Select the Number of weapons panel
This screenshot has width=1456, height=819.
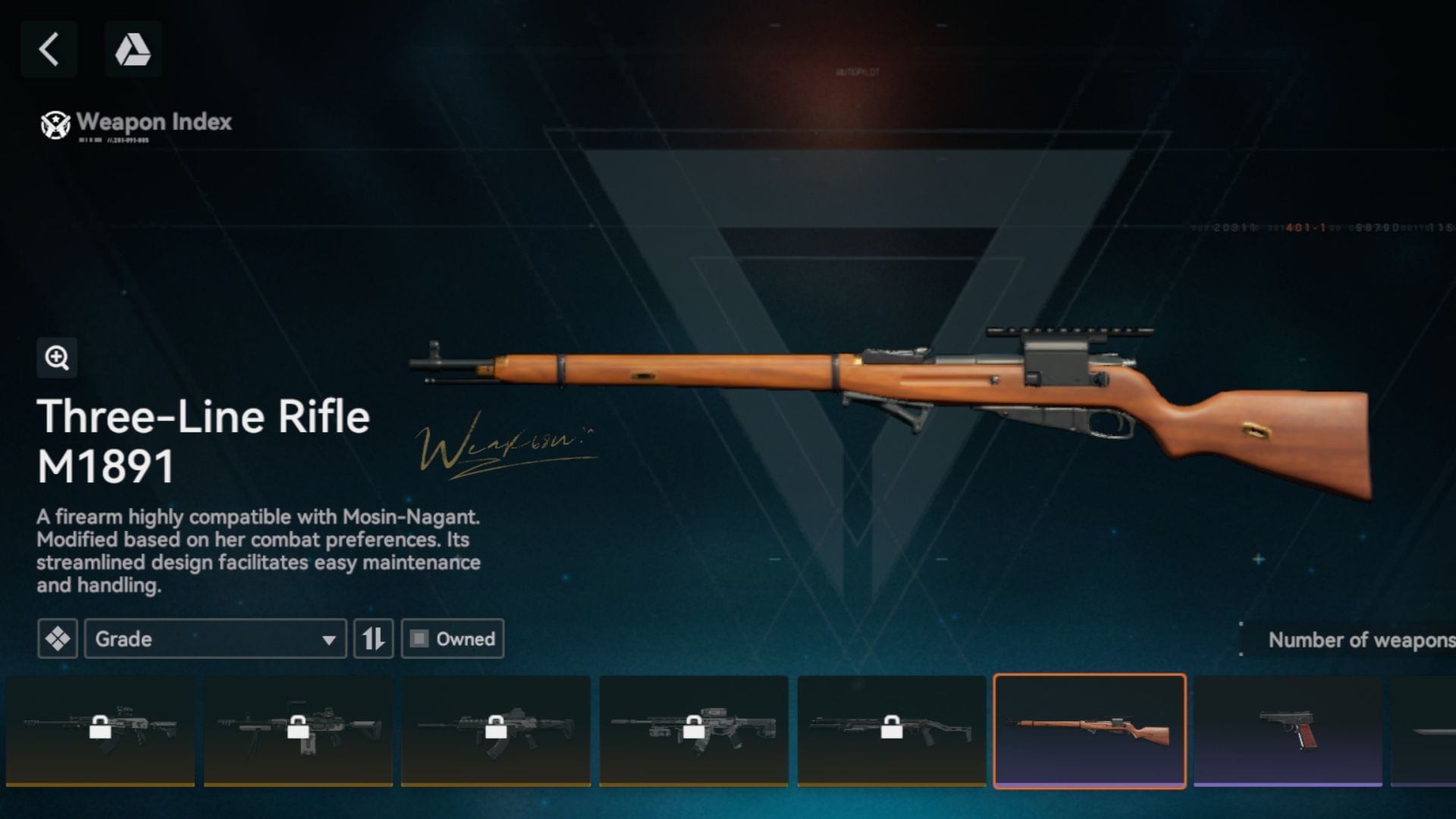pos(1357,639)
